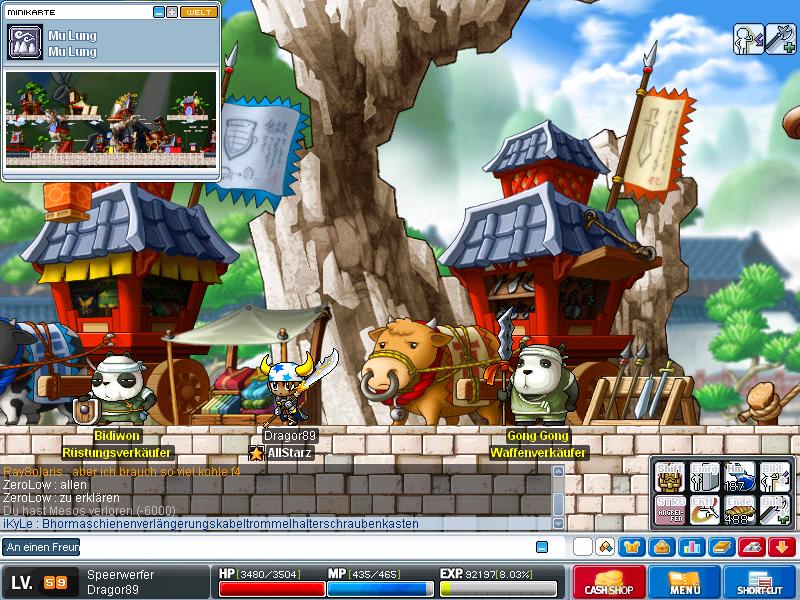This screenshot has height=600, width=800.
Task: Open the Menü button
Action: (x=685, y=582)
